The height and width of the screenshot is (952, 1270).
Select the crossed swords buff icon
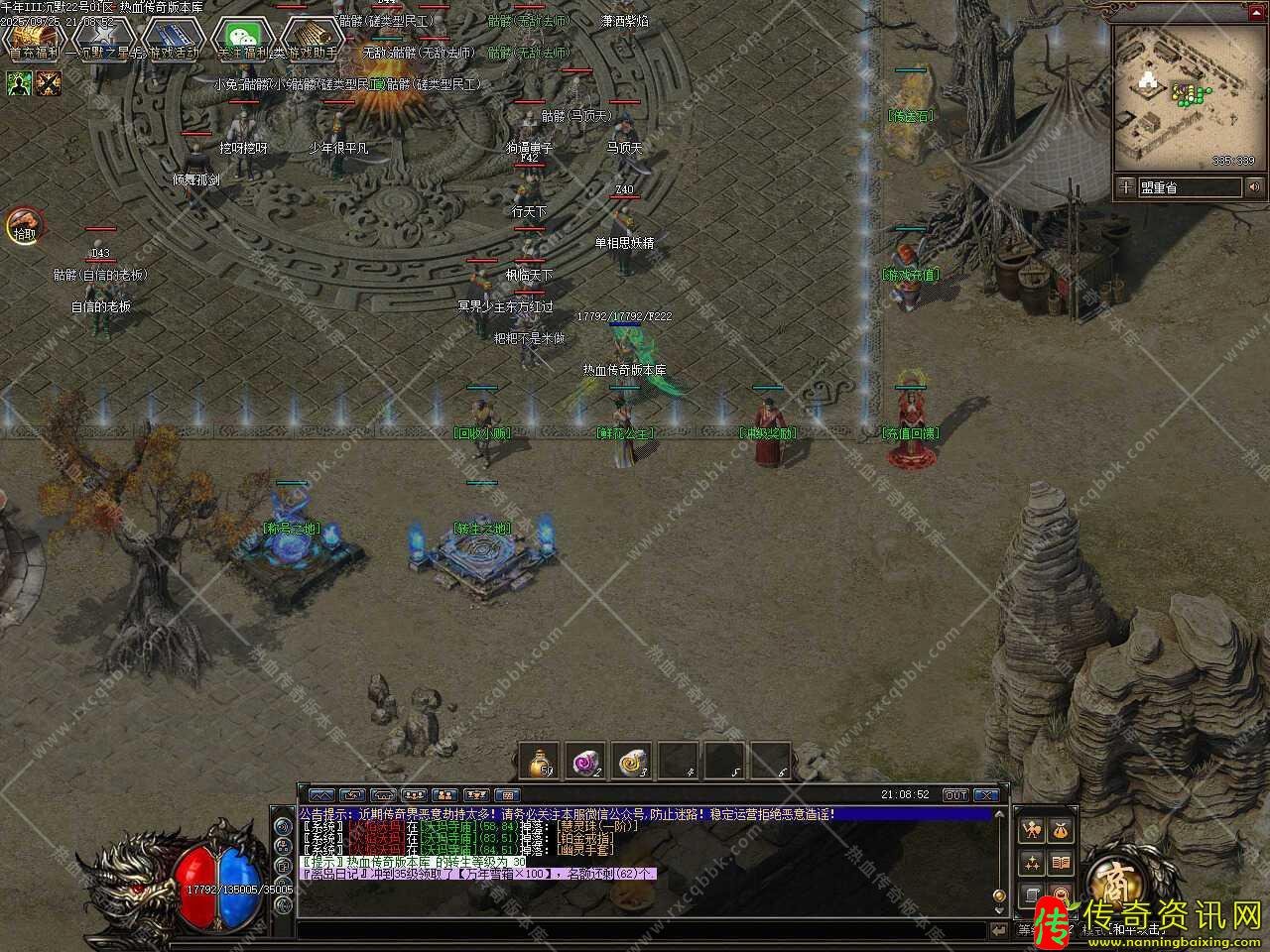point(49,83)
